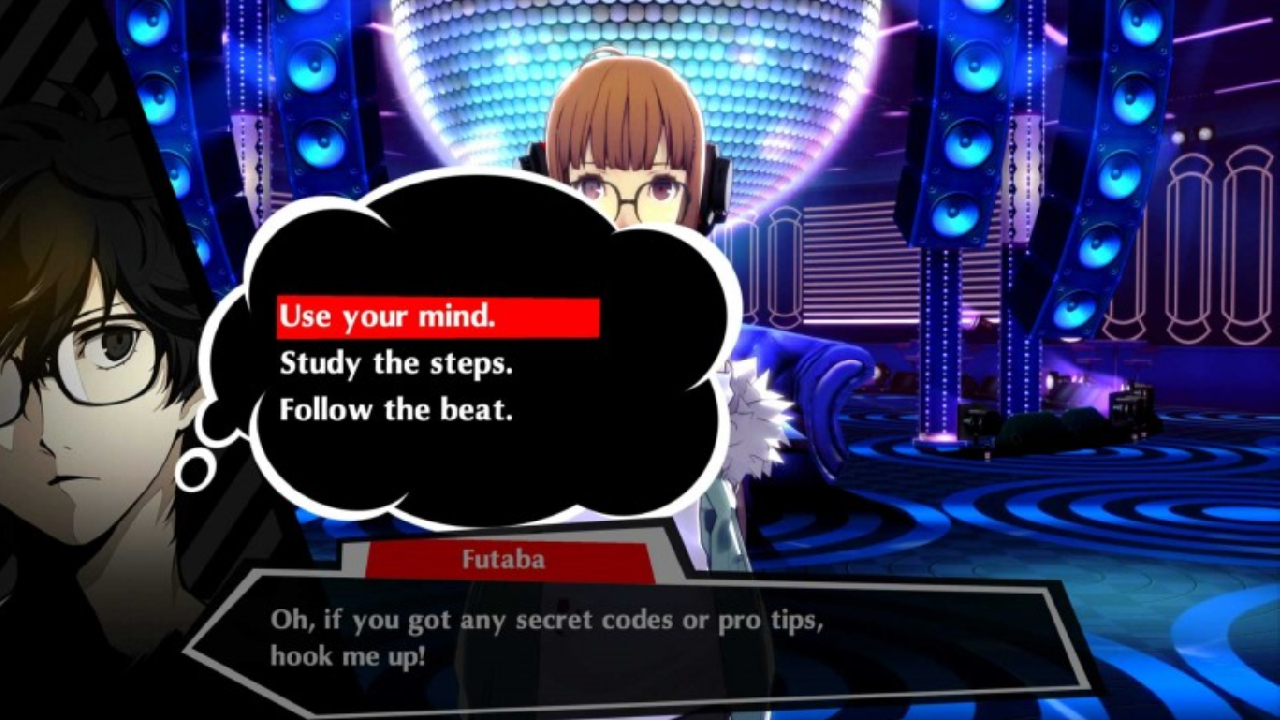Pick the "Follow the beat." option
The height and width of the screenshot is (720, 1280).
click(396, 410)
